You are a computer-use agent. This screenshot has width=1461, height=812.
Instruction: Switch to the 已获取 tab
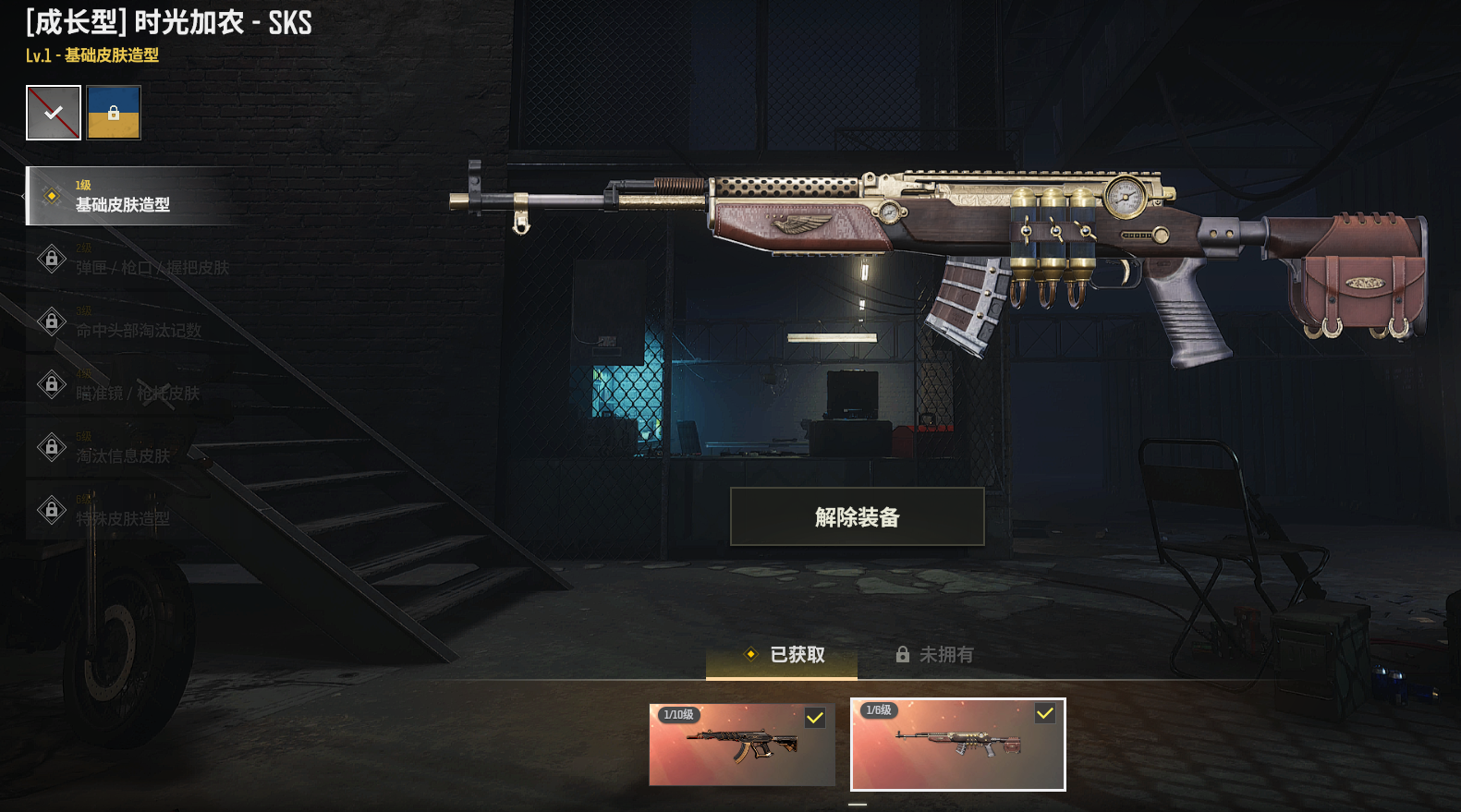coord(784,655)
